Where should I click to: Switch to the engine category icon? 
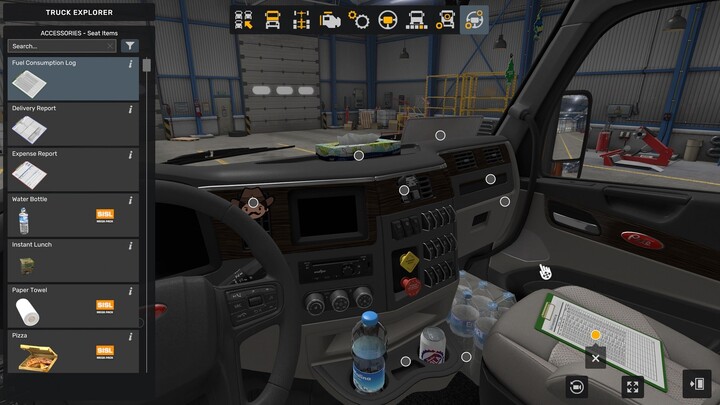(330, 20)
